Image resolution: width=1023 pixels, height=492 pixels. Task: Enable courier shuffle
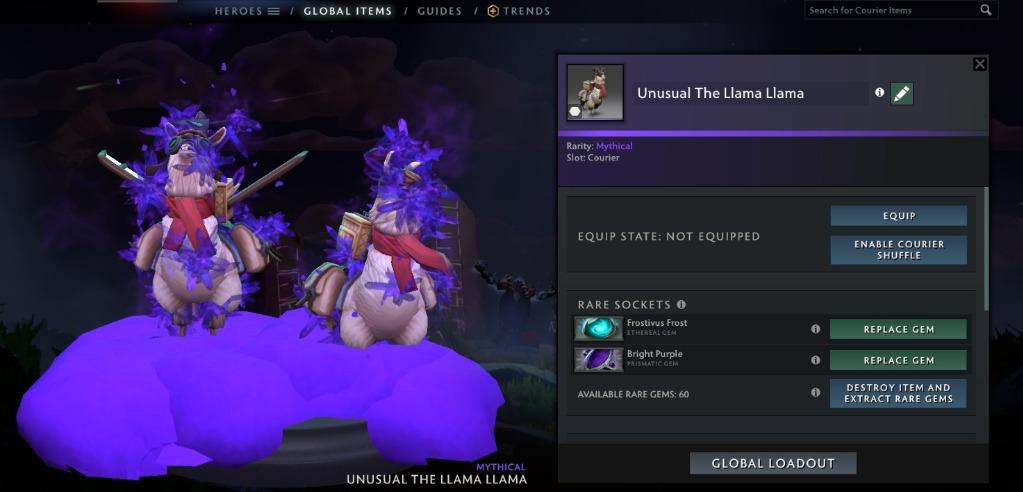[x=898, y=249]
